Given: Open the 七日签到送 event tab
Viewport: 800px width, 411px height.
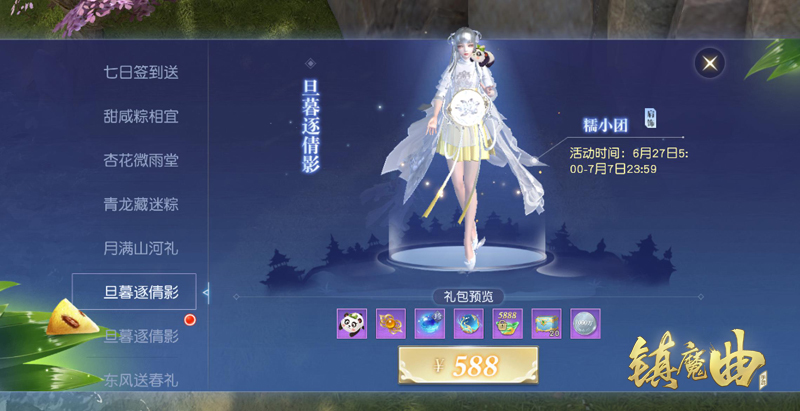Looking at the screenshot, I should click(x=141, y=72).
